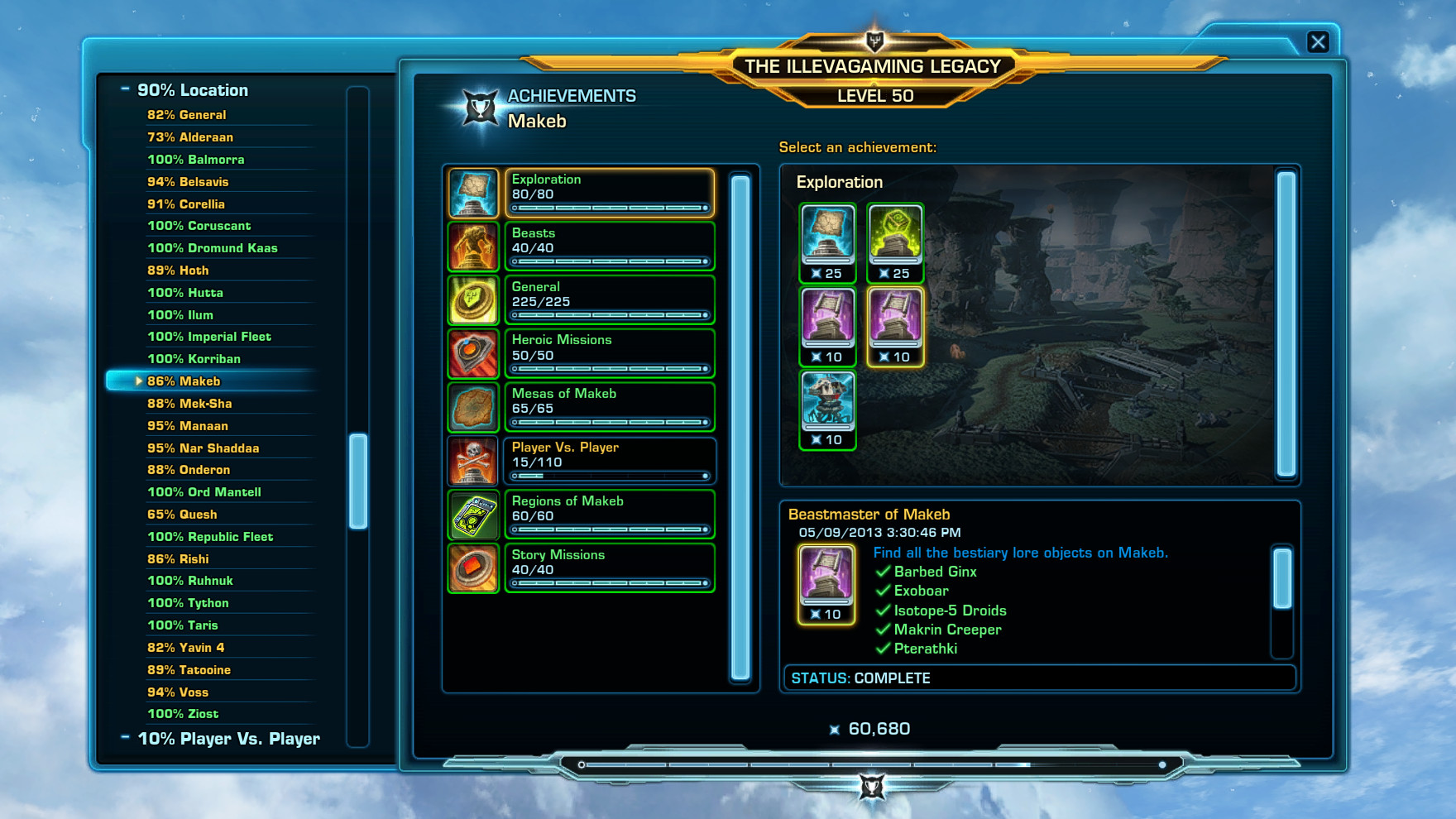This screenshot has height=819, width=1456.
Task: Select the Exploration achievement category icon
Action: (x=473, y=194)
